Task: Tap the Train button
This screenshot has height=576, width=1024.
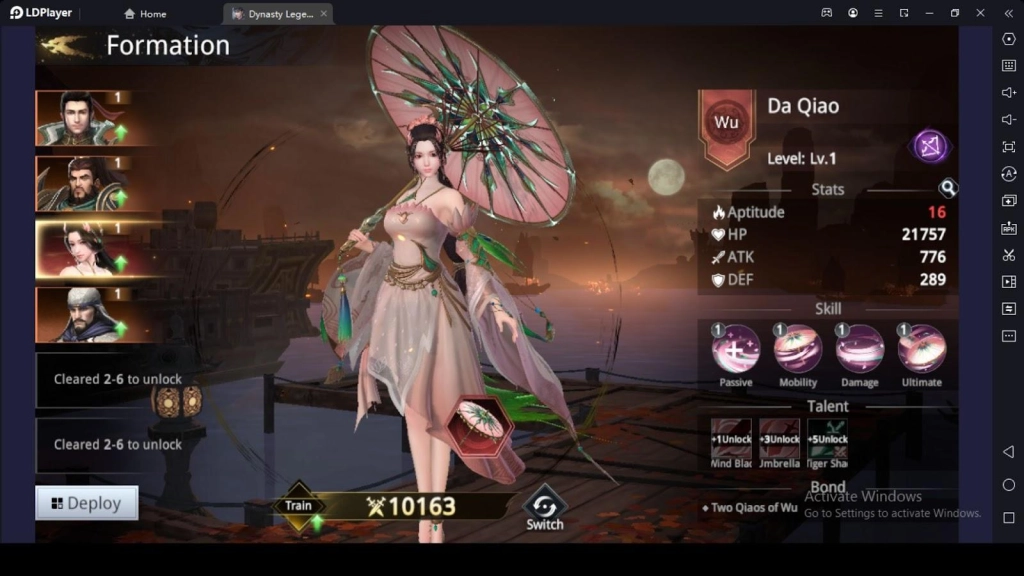Action: (x=299, y=507)
